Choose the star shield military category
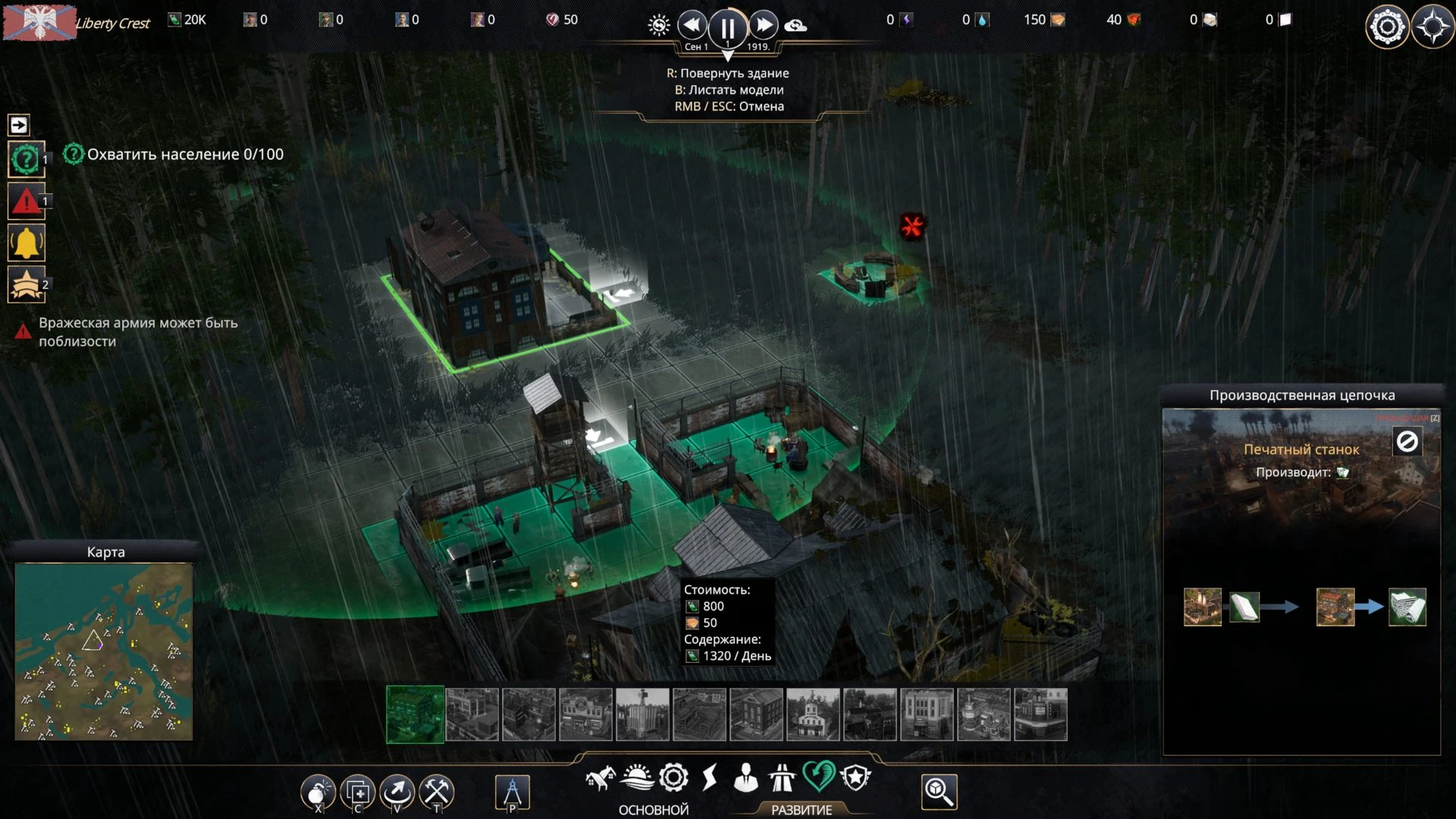Image resolution: width=1456 pixels, height=819 pixels. (x=855, y=778)
